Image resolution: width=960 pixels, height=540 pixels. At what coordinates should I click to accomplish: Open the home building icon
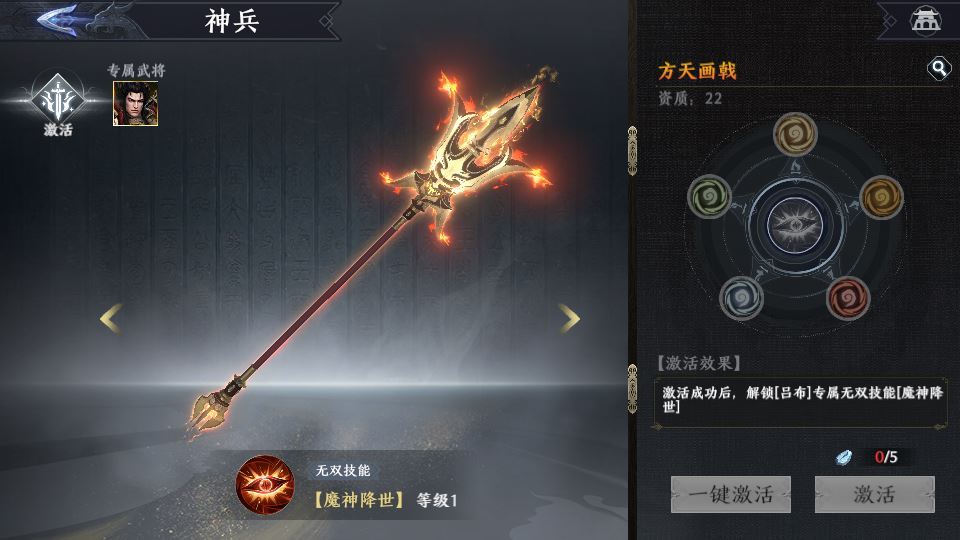922,19
